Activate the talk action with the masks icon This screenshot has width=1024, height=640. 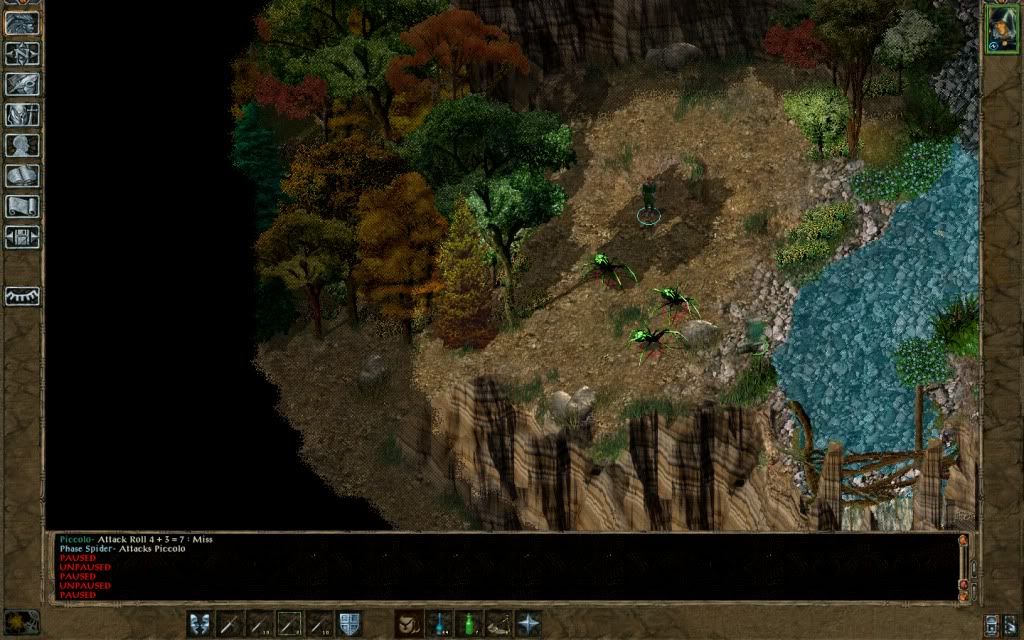pyautogui.click(x=200, y=624)
